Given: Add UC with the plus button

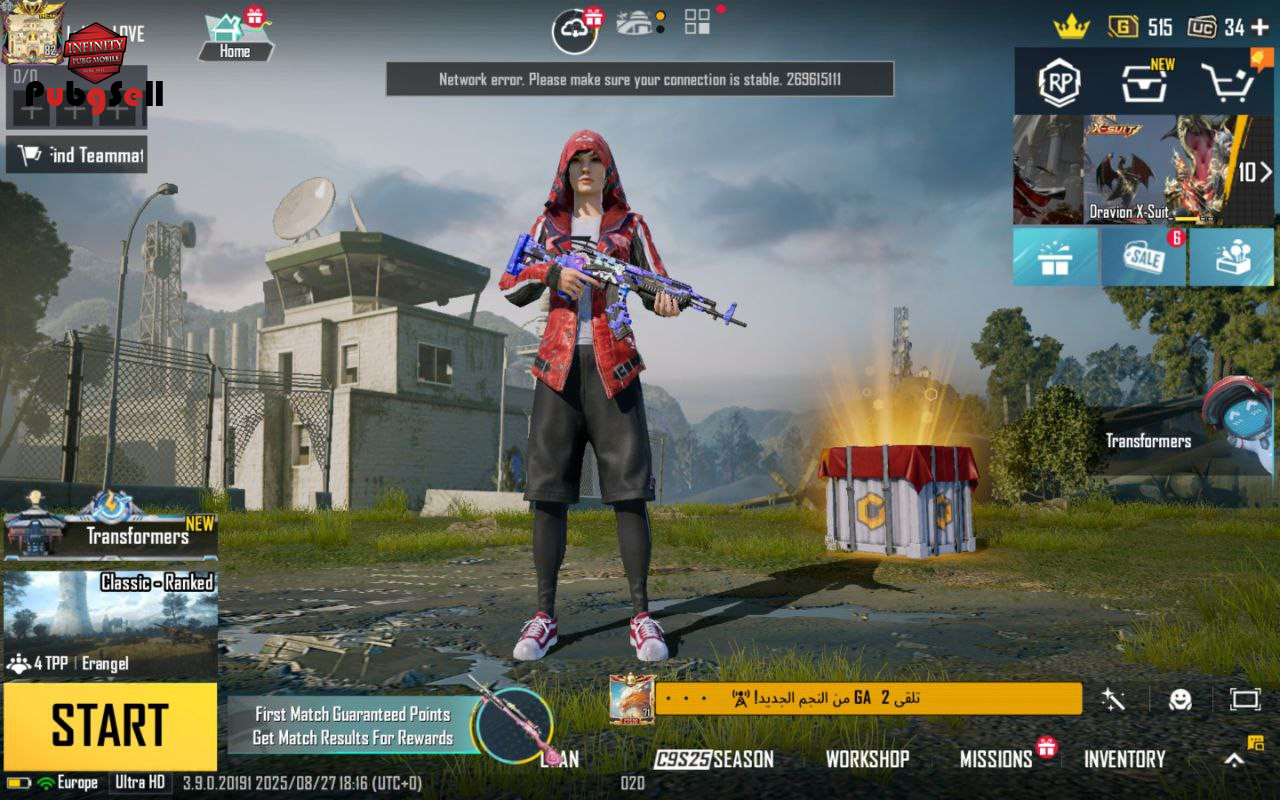Looking at the screenshot, I should pyautogui.click(x=1260, y=27).
